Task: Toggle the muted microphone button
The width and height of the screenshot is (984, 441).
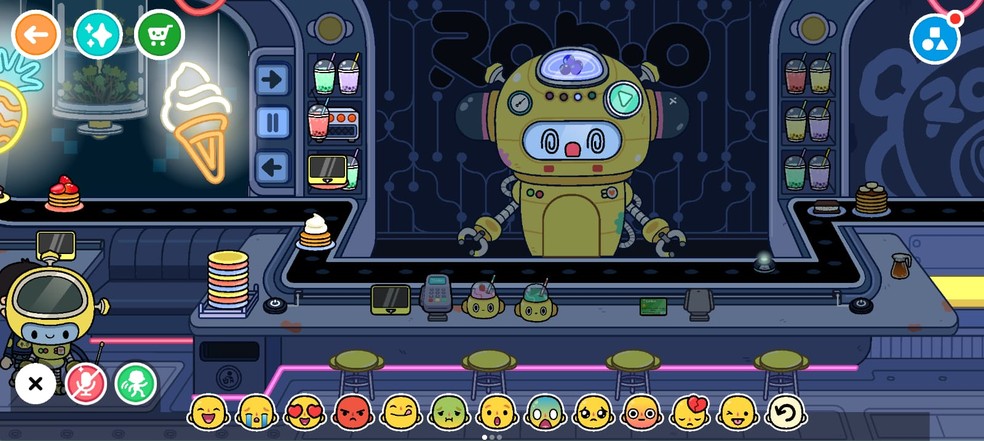Action: pos(86,383)
